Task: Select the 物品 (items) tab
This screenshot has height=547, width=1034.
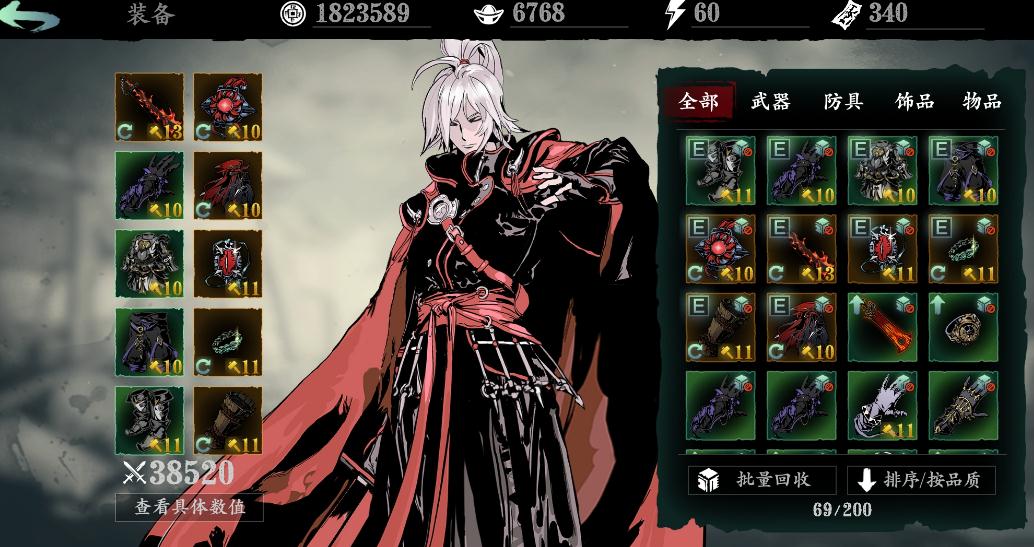Action: coord(981,101)
